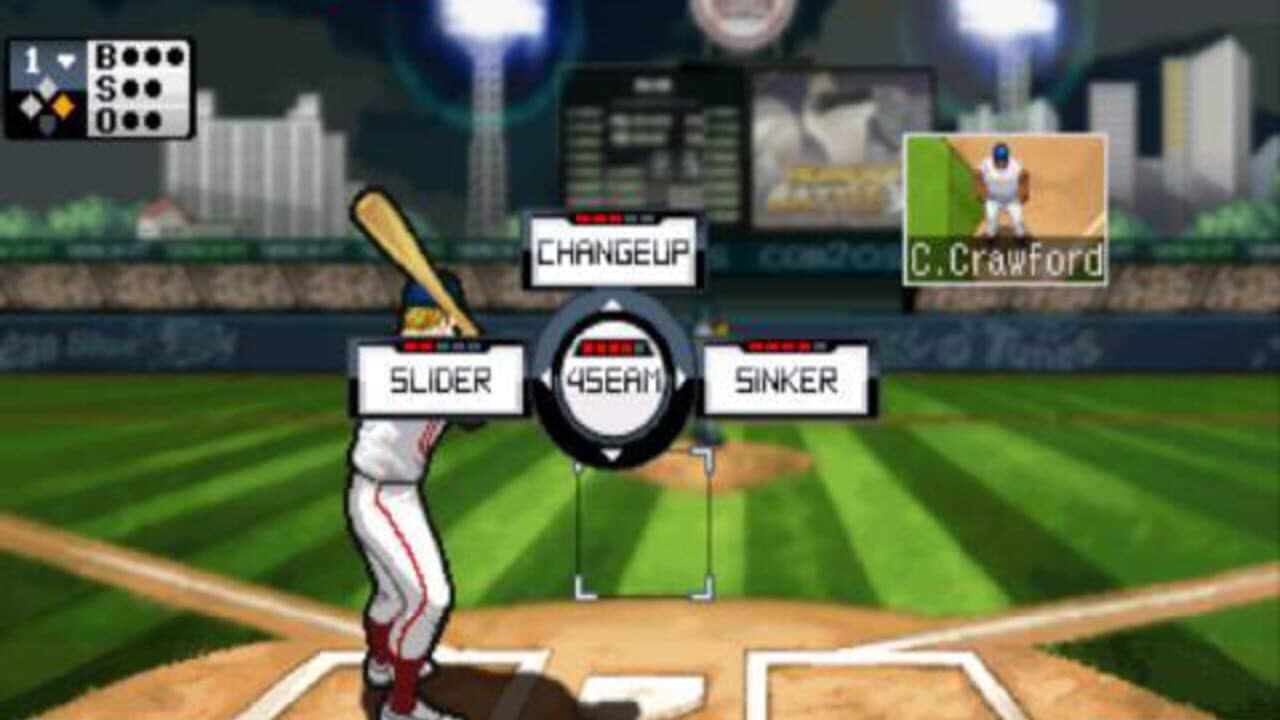Select the SLIDER pitch option

tap(440, 378)
